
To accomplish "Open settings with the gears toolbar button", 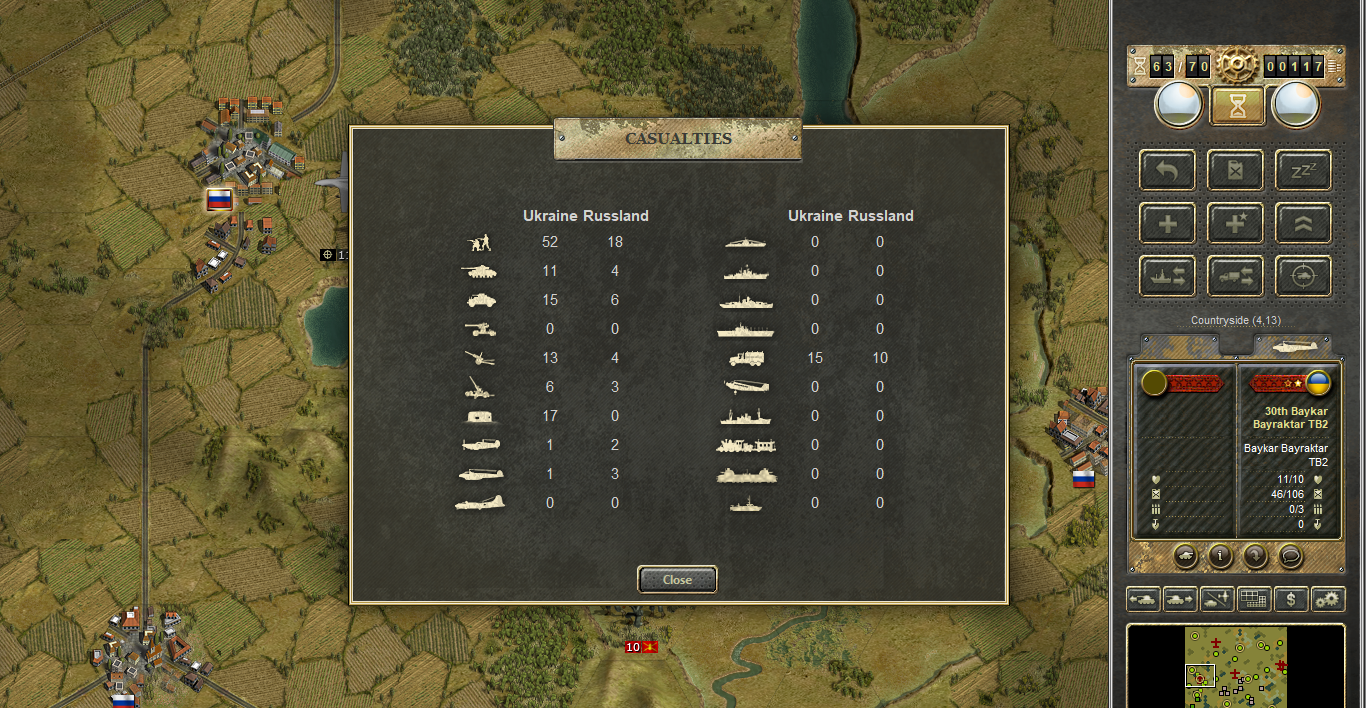I will click(x=1328, y=599).
